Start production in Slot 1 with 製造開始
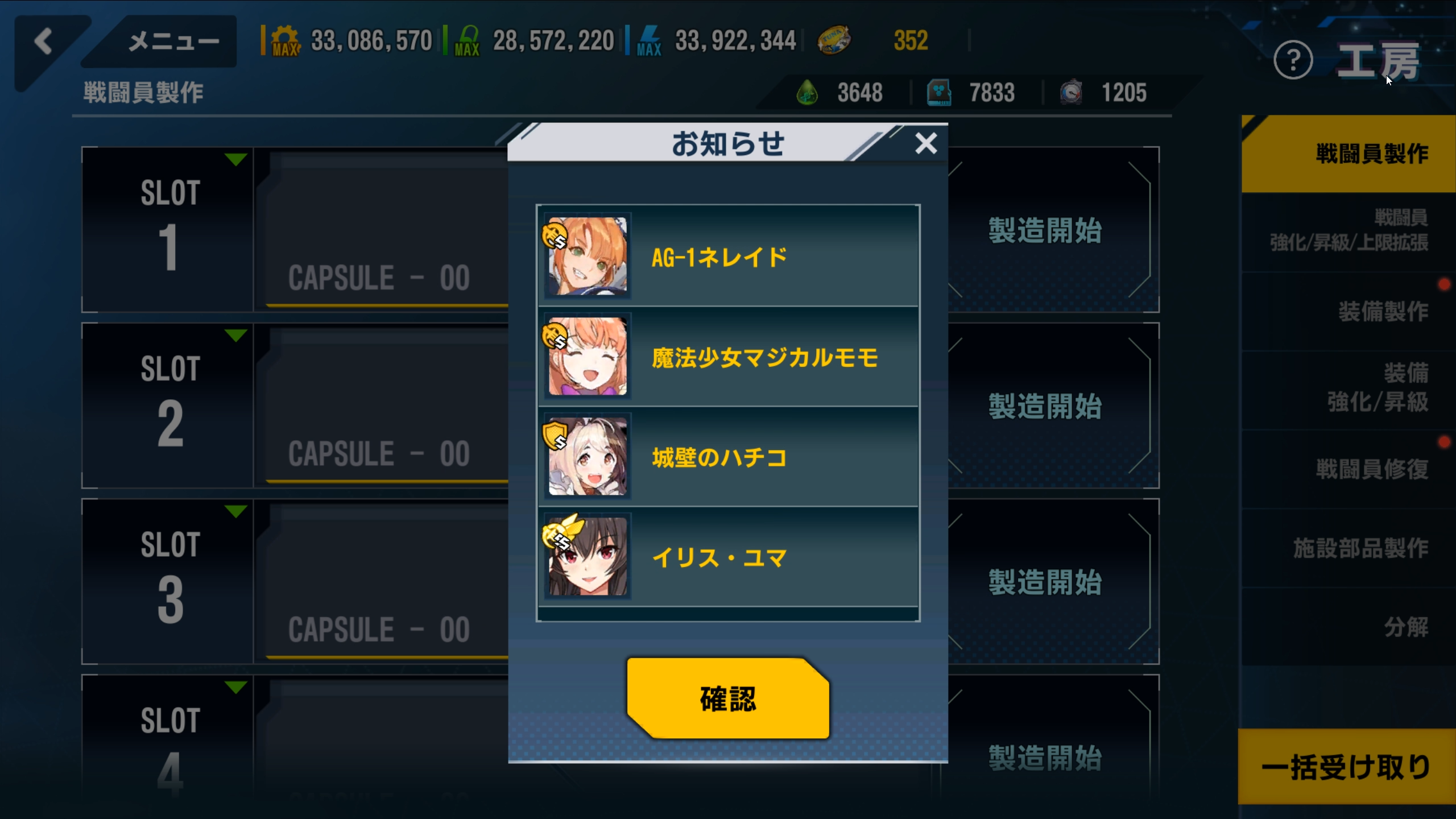 [x=1045, y=230]
